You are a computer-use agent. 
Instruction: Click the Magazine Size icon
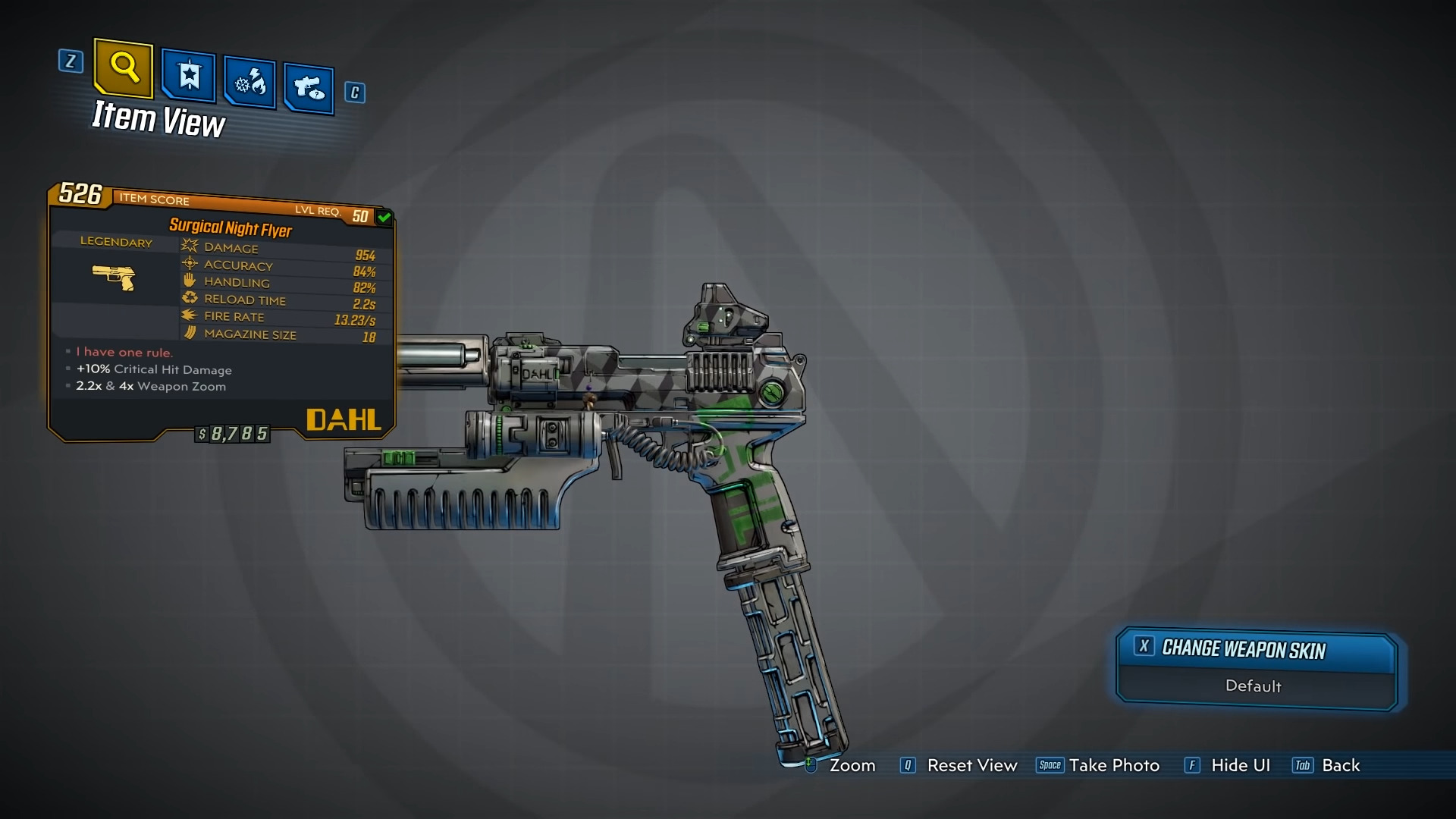tap(189, 333)
